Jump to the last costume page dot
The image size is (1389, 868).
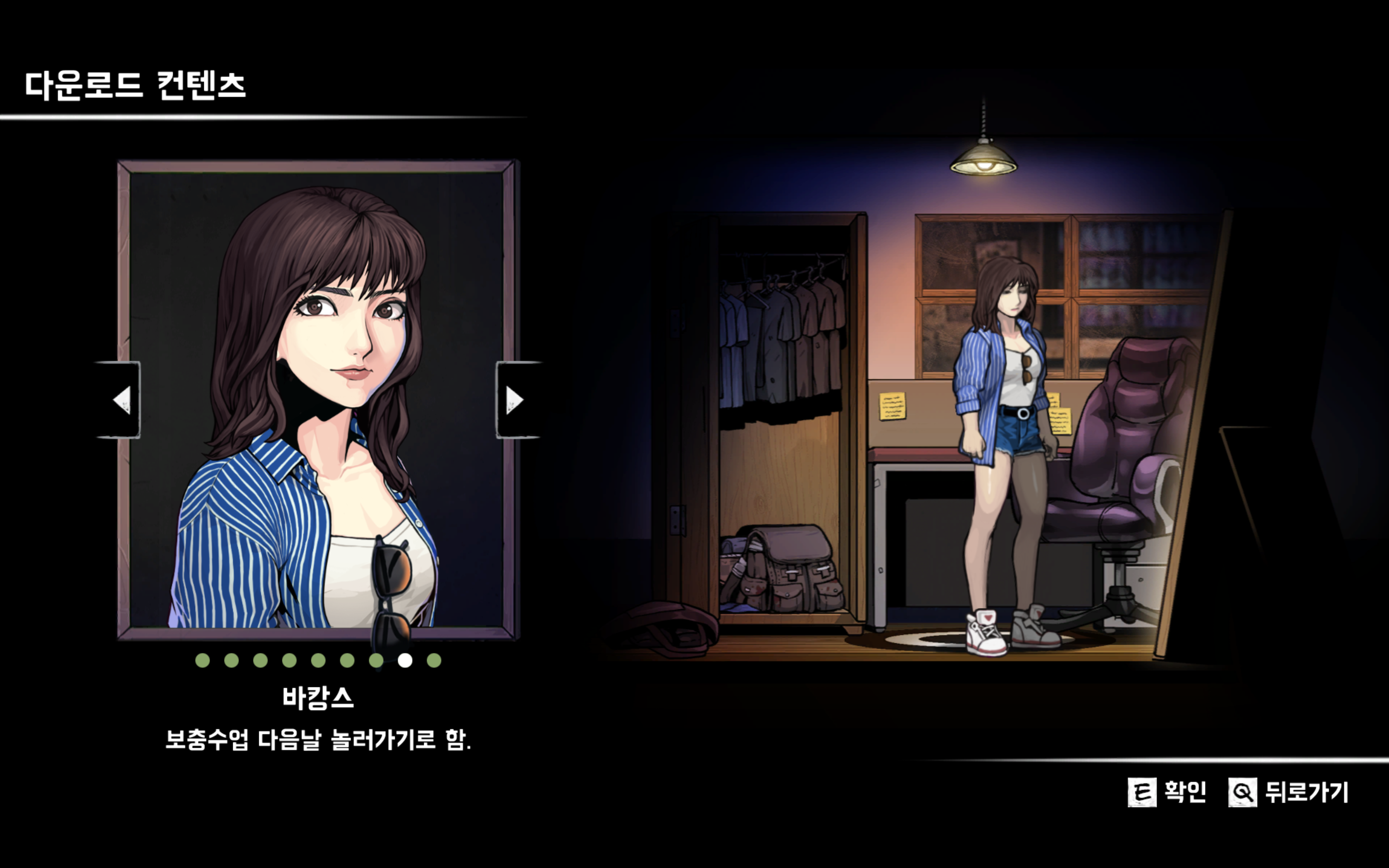click(434, 660)
